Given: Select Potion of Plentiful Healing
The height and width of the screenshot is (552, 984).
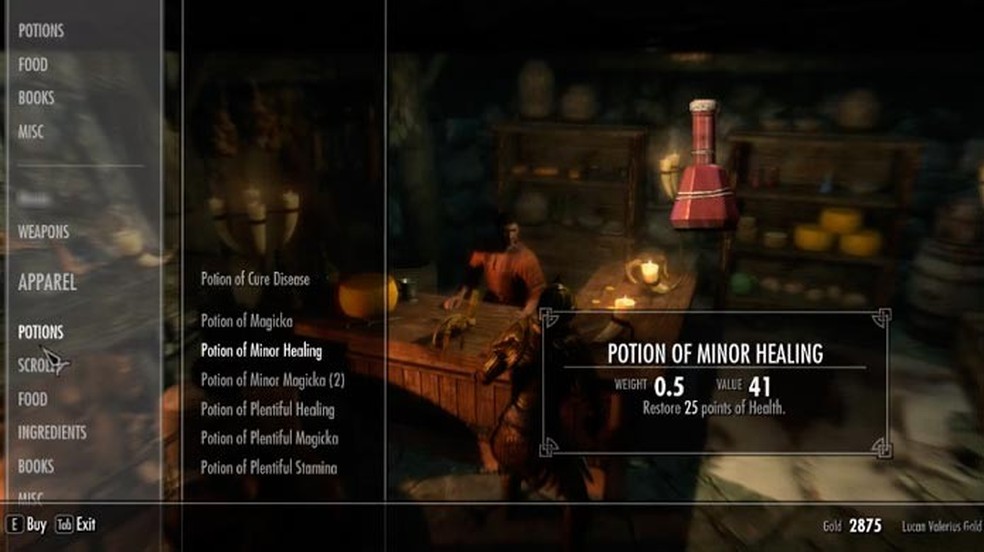Looking at the screenshot, I should pyautogui.click(x=267, y=410).
